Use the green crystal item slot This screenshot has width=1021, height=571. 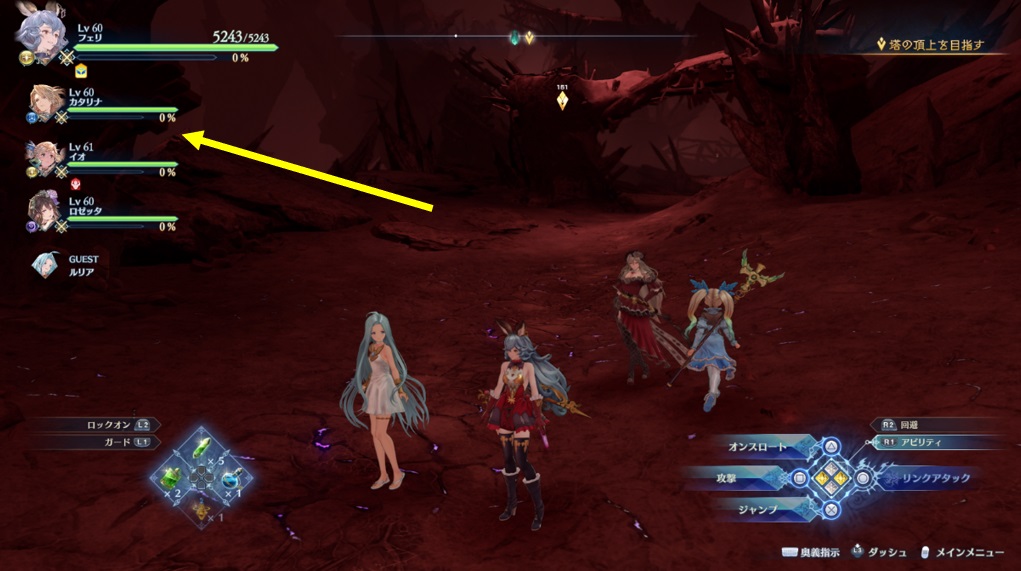tap(201, 449)
